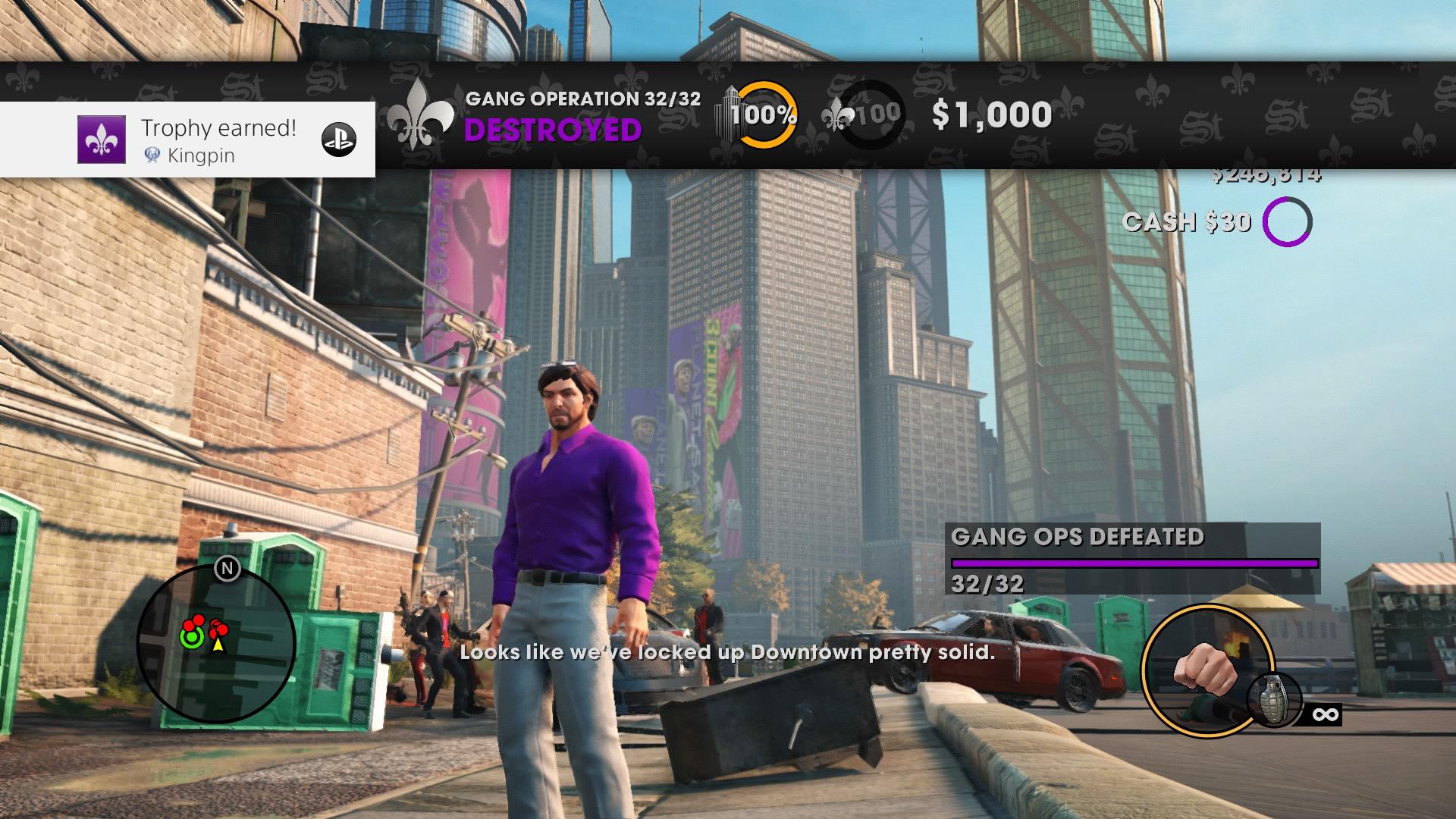Screen dimensions: 1456x819
Task: Click the skyscraper icon beside 100%
Action: 726,112
